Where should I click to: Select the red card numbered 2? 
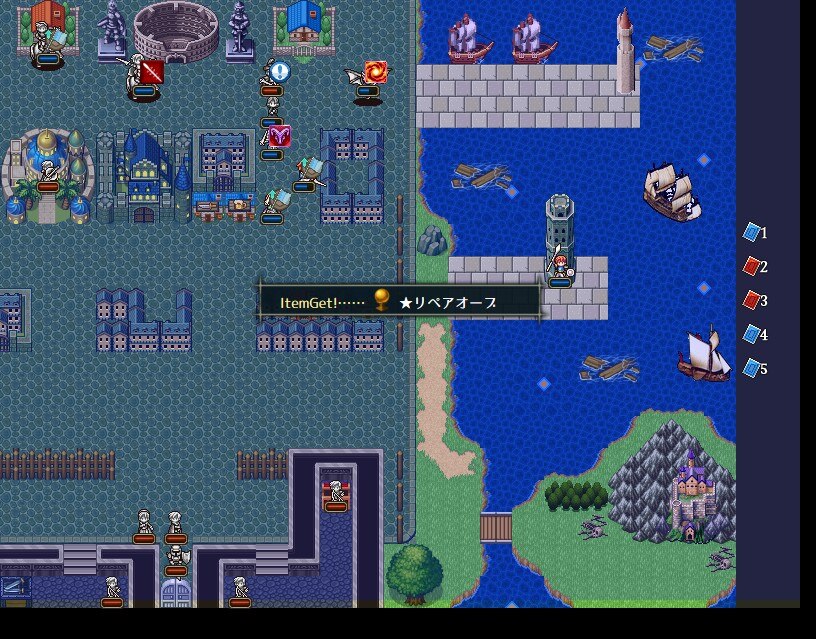(752, 267)
